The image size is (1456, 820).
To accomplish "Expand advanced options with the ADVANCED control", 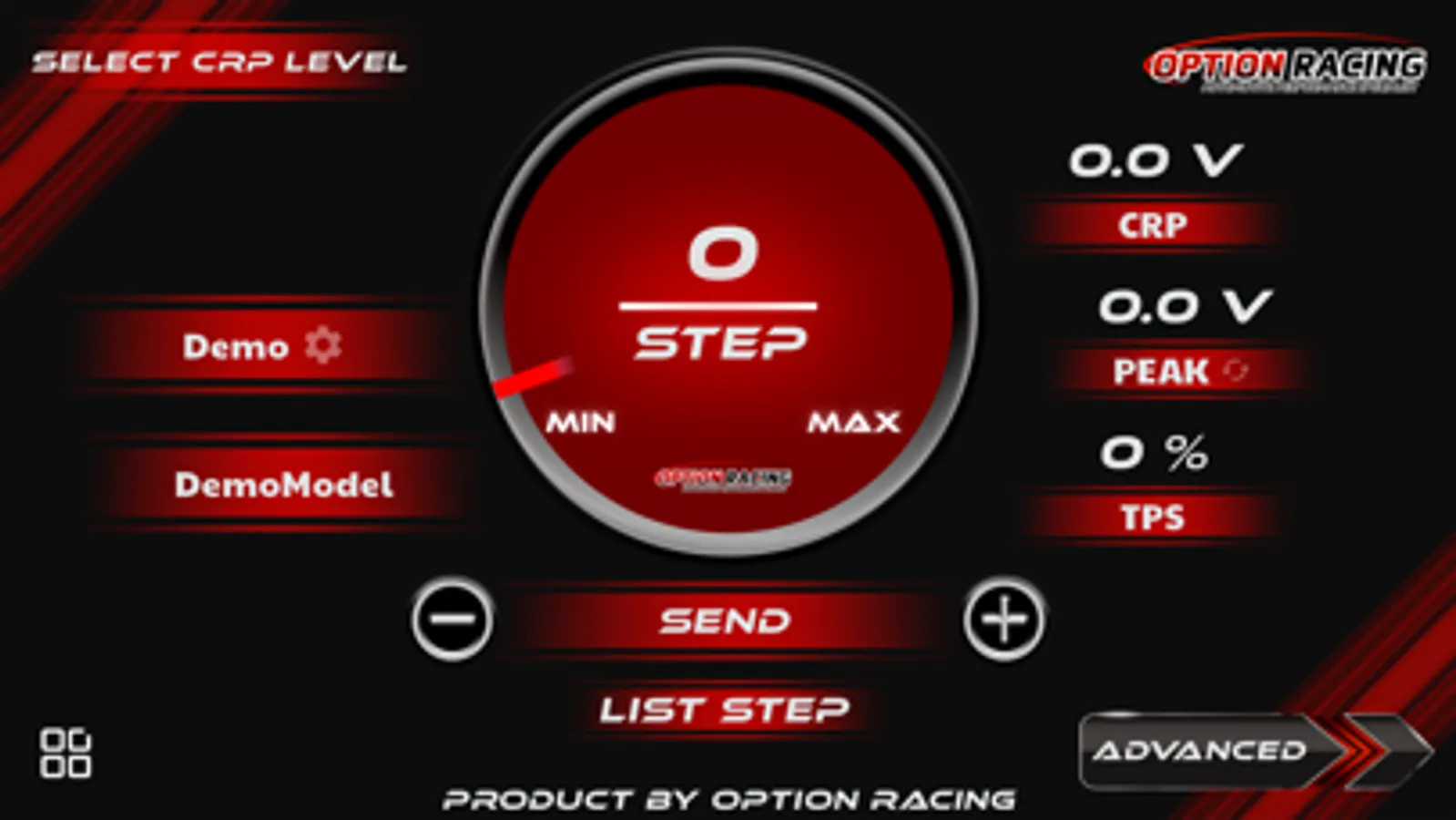I will [1202, 751].
